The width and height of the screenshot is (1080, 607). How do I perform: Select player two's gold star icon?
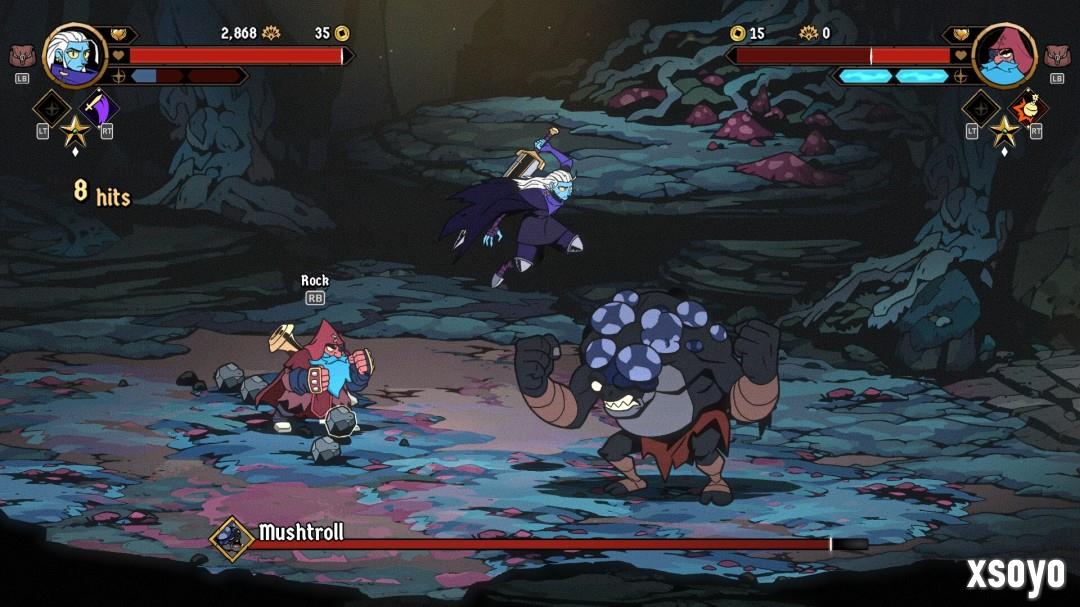point(1004,130)
